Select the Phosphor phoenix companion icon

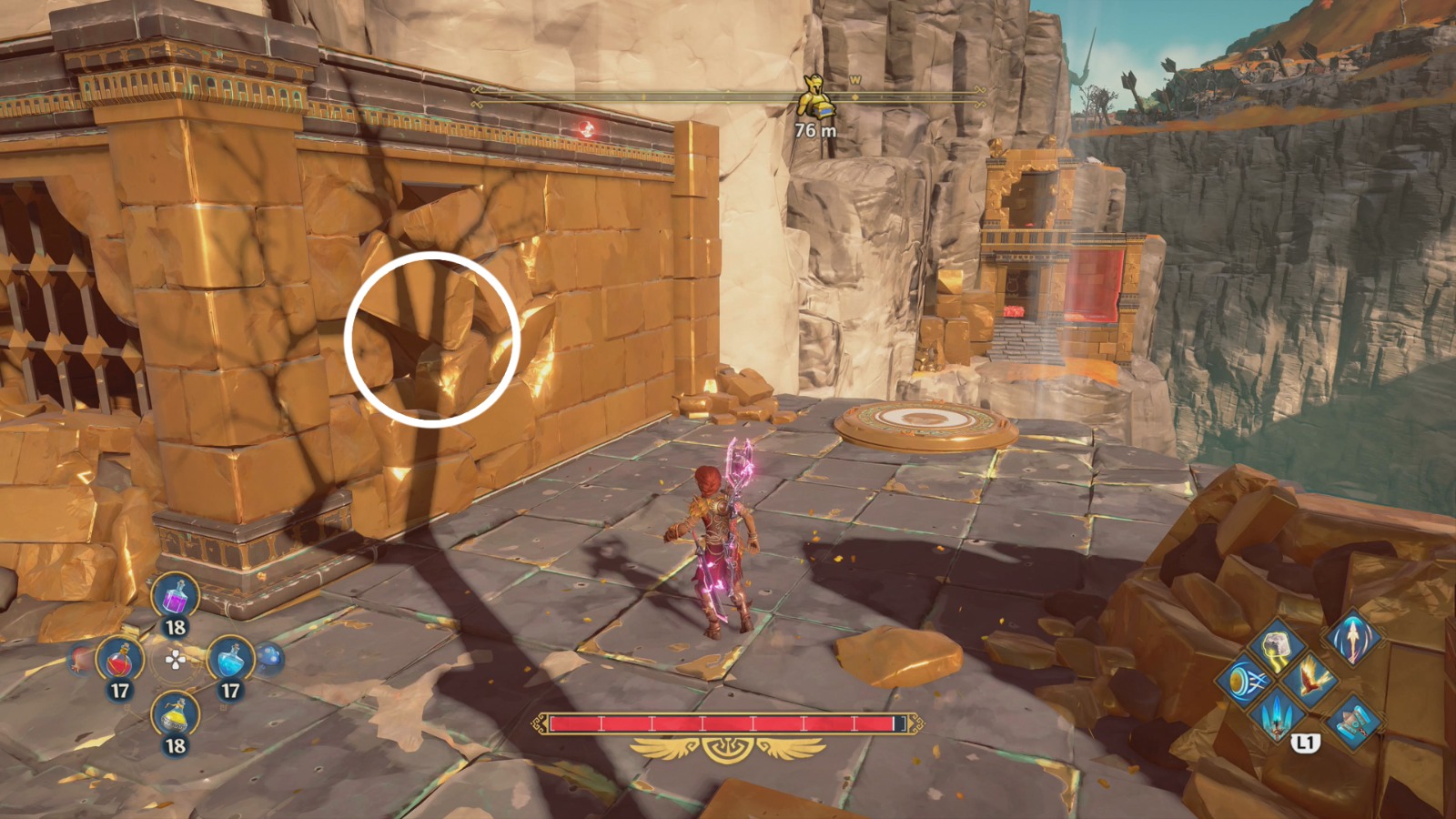click(x=1312, y=679)
